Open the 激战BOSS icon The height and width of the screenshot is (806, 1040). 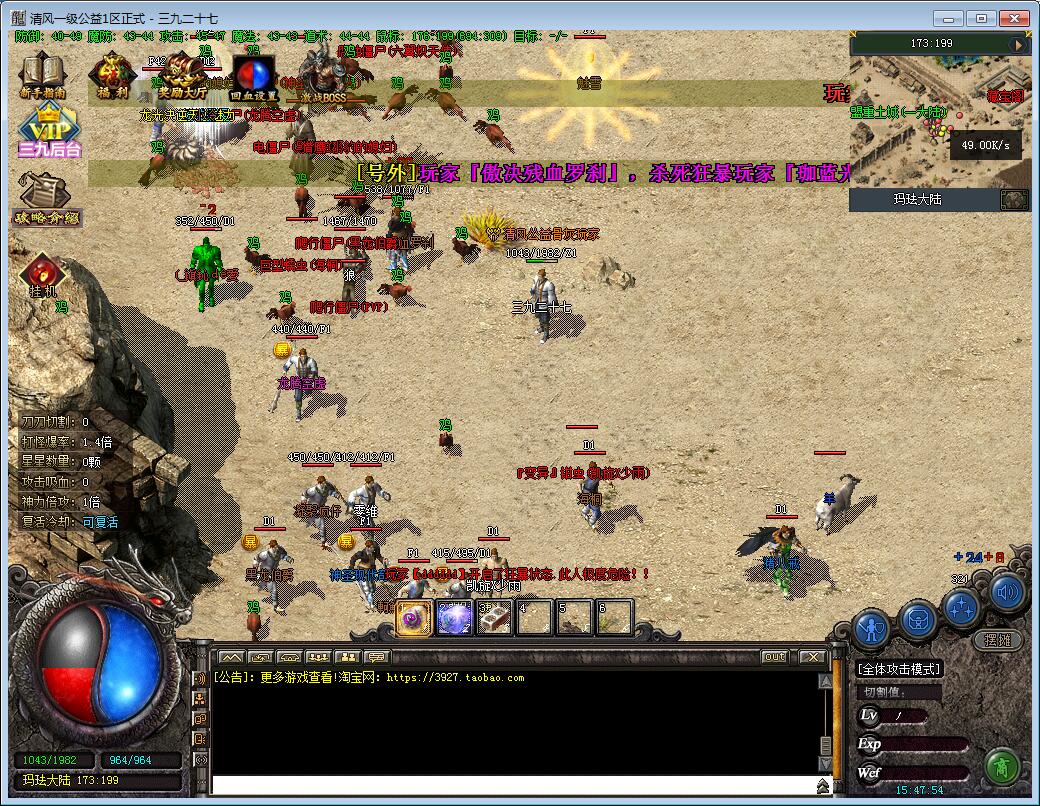pyautogui.click(x=324, y=74)
